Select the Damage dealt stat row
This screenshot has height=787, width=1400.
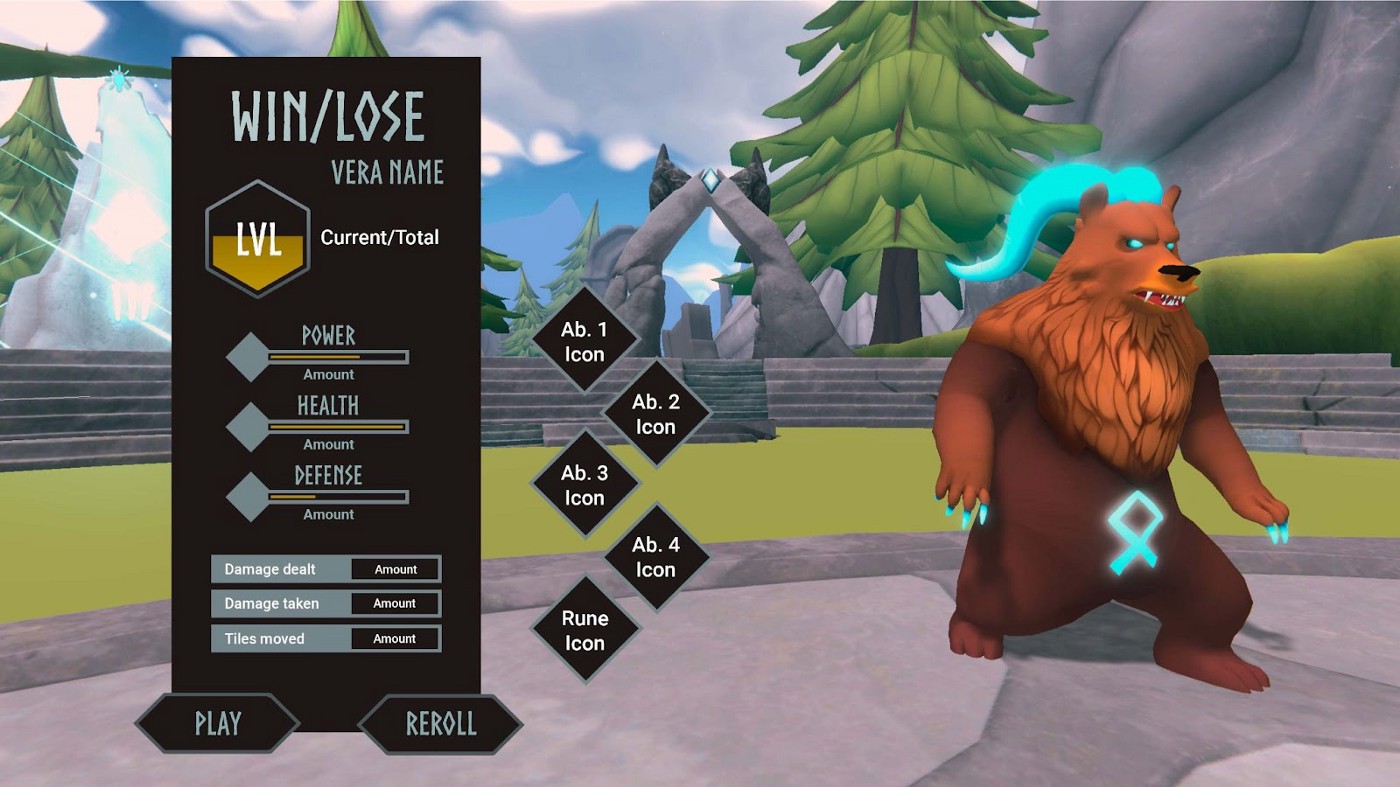pyautogui.click(x=326, y=569)
